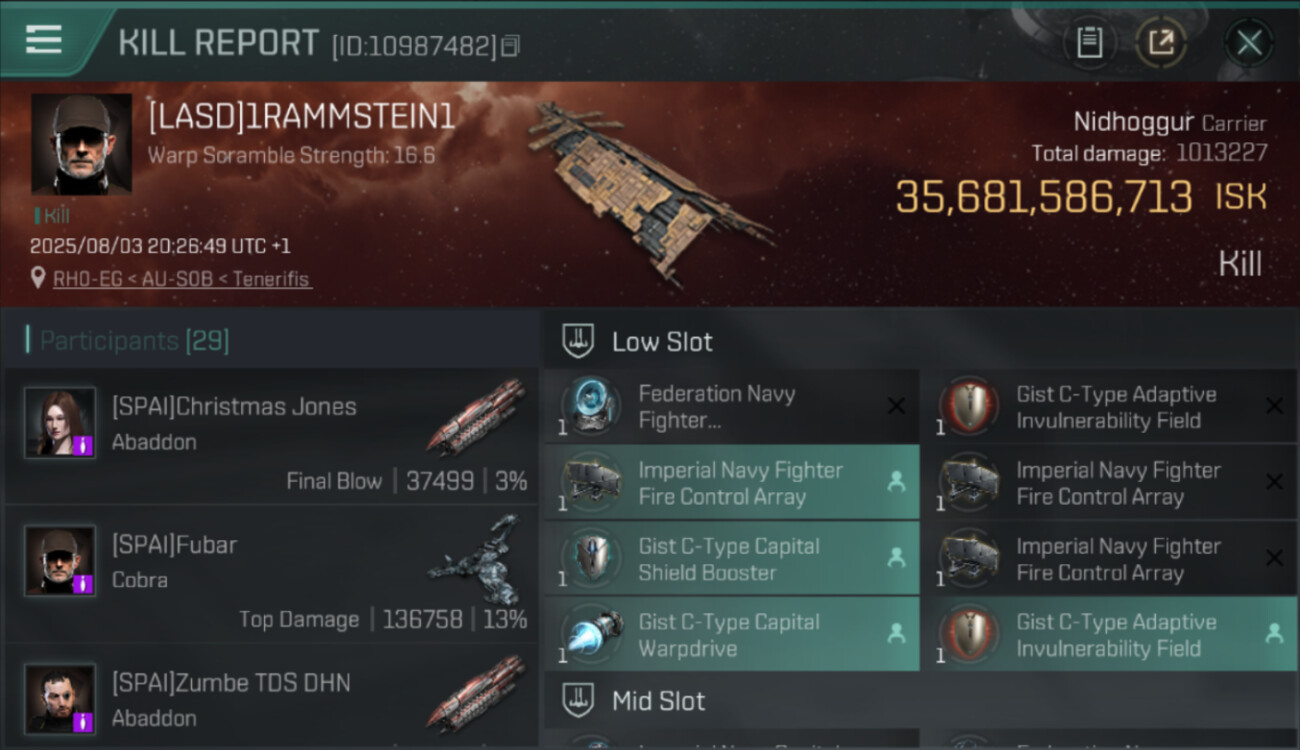Screen dimensions: 1300x750
Task: Select the Gist C-Type Capital Shield Booster
Action: [x=730, y=559]
